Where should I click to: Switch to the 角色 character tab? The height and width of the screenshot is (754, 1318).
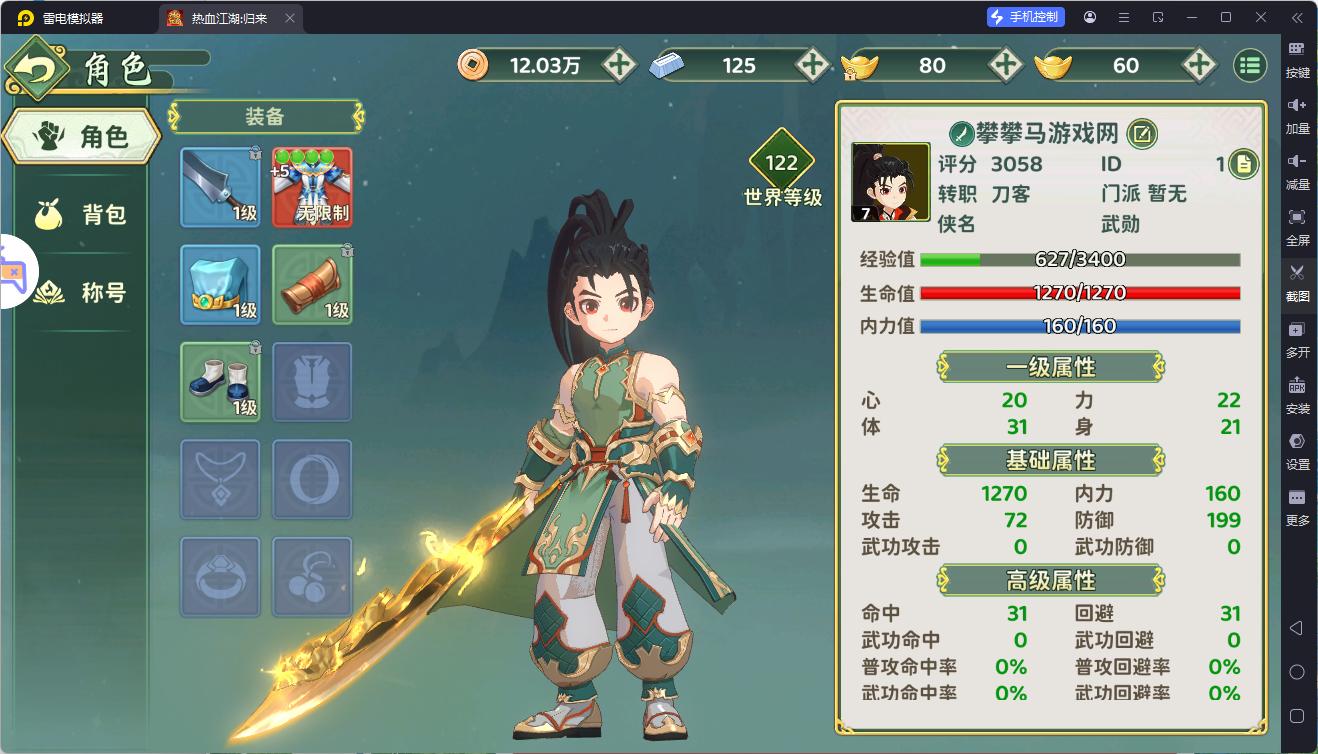click(x=82, y=137)
